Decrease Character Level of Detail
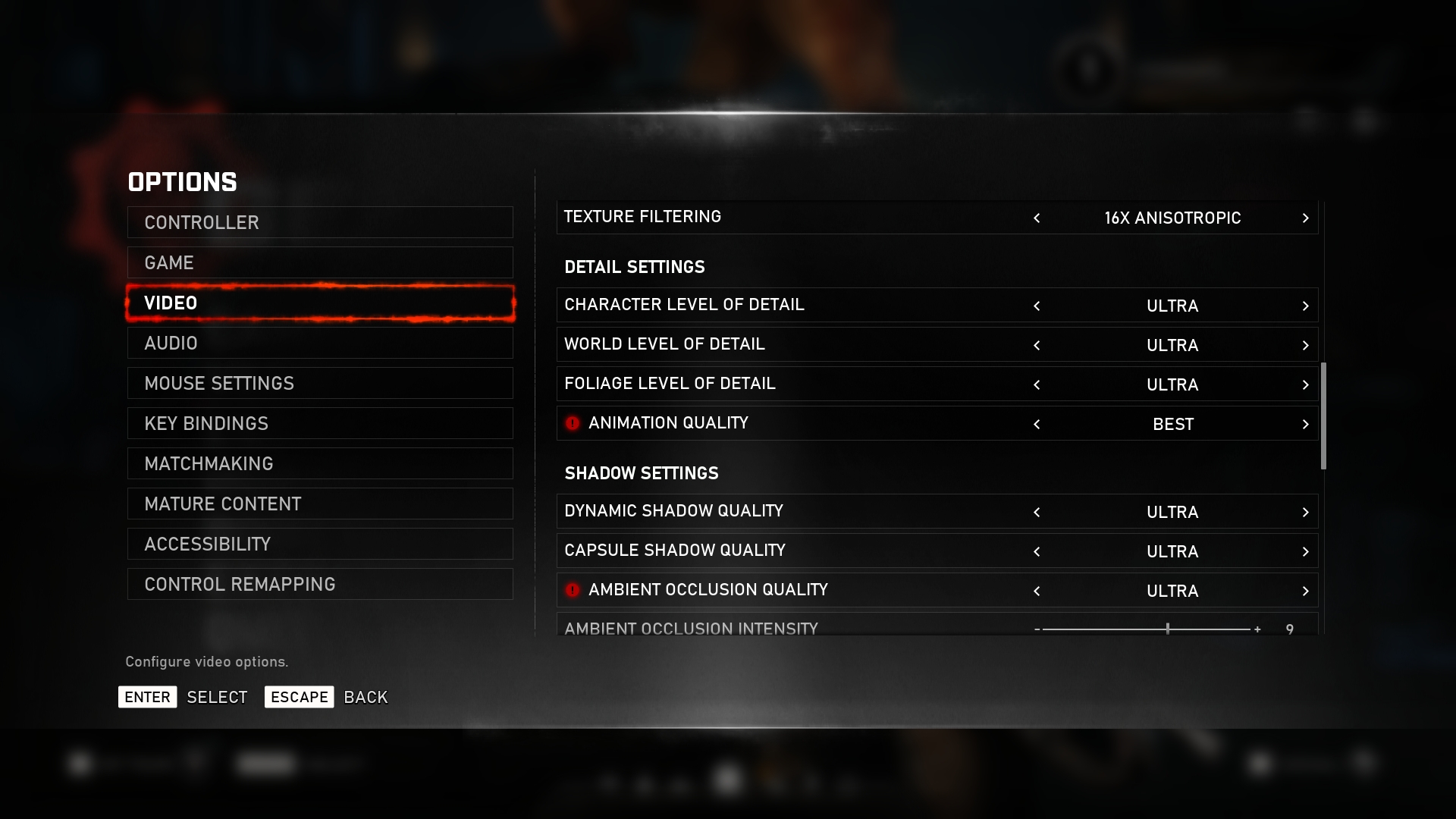The height and width of the screenshot is (819, 1456). click(x=1037, y=306)
